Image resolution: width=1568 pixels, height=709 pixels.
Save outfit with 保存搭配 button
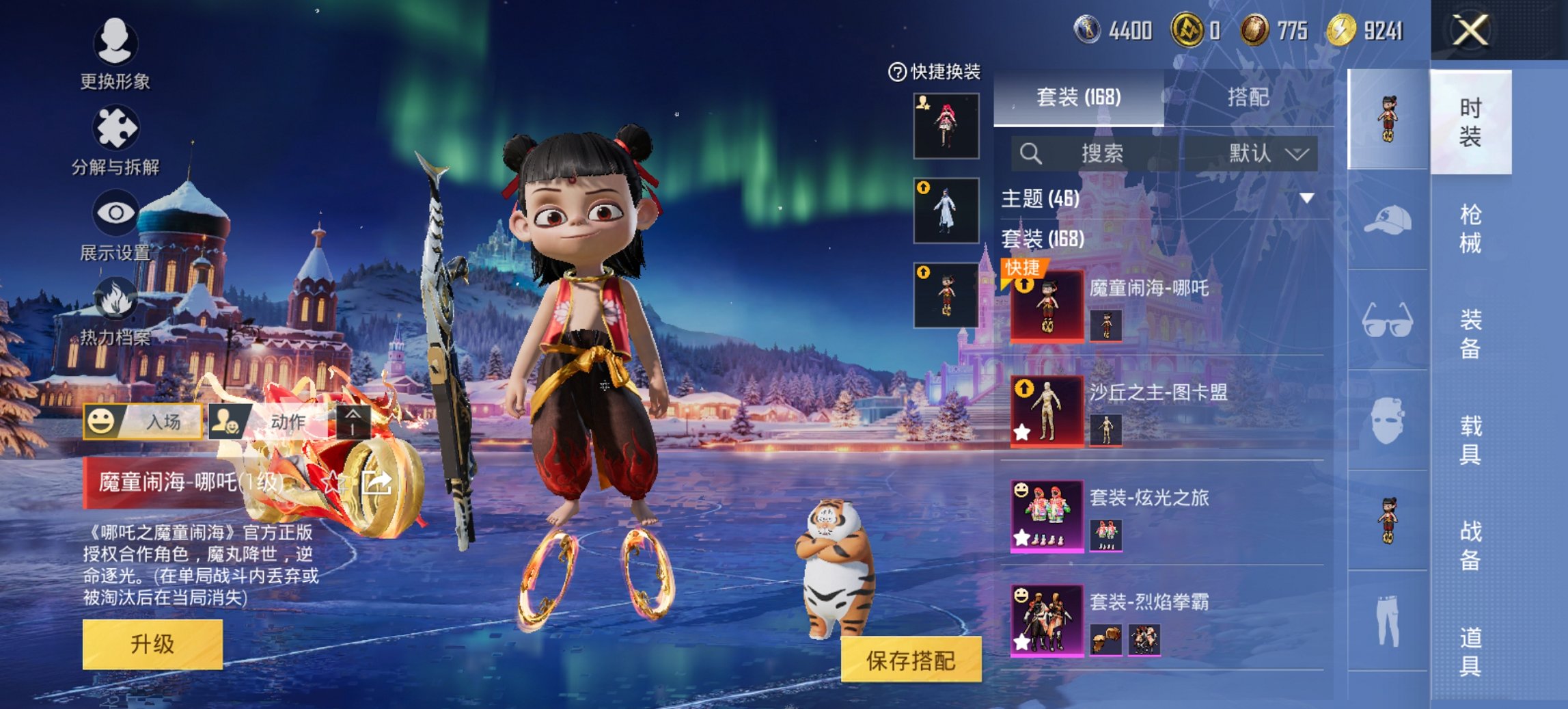tap(911, 660)
